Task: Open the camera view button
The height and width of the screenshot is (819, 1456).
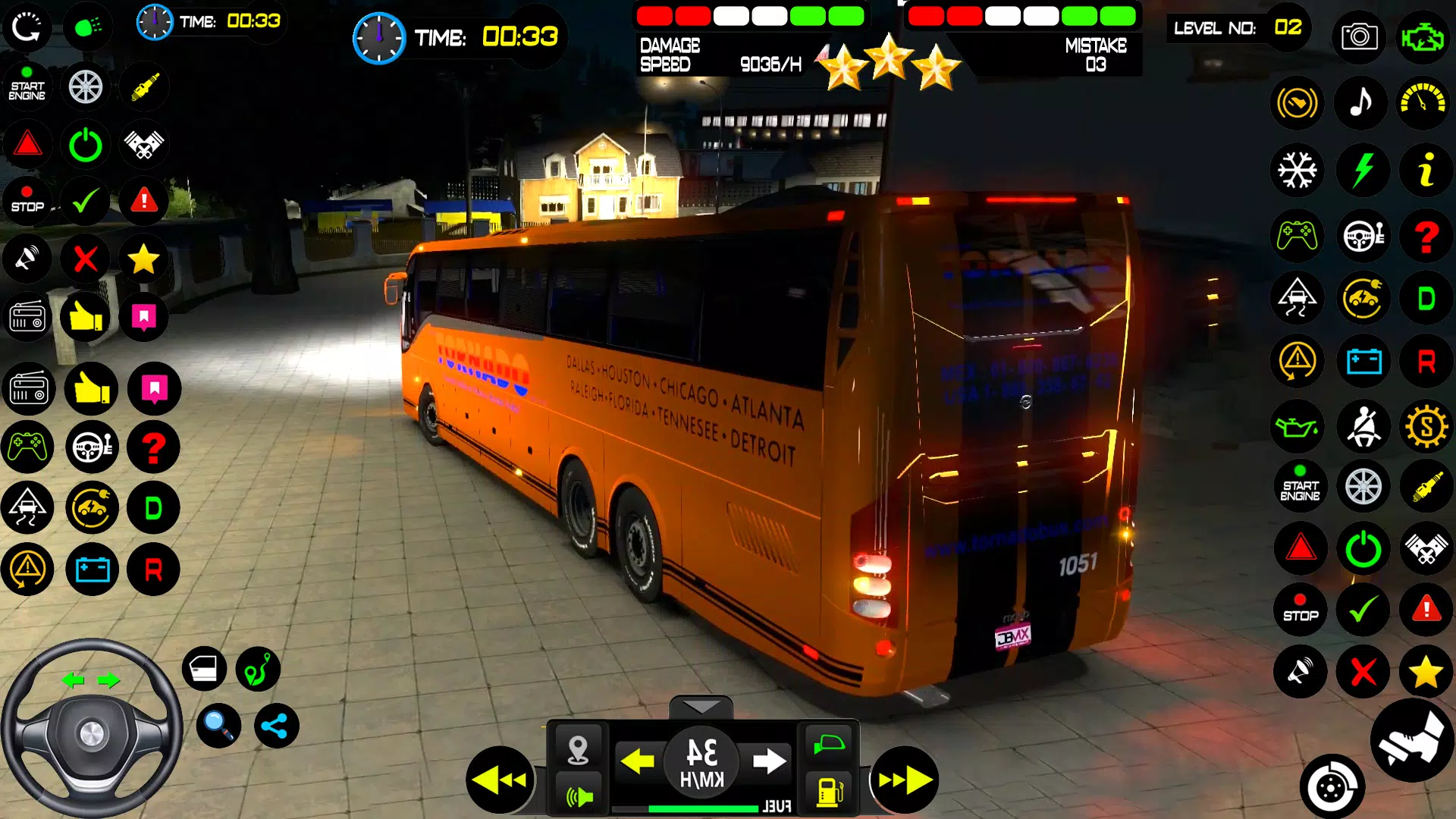Action: (1359, 36)
